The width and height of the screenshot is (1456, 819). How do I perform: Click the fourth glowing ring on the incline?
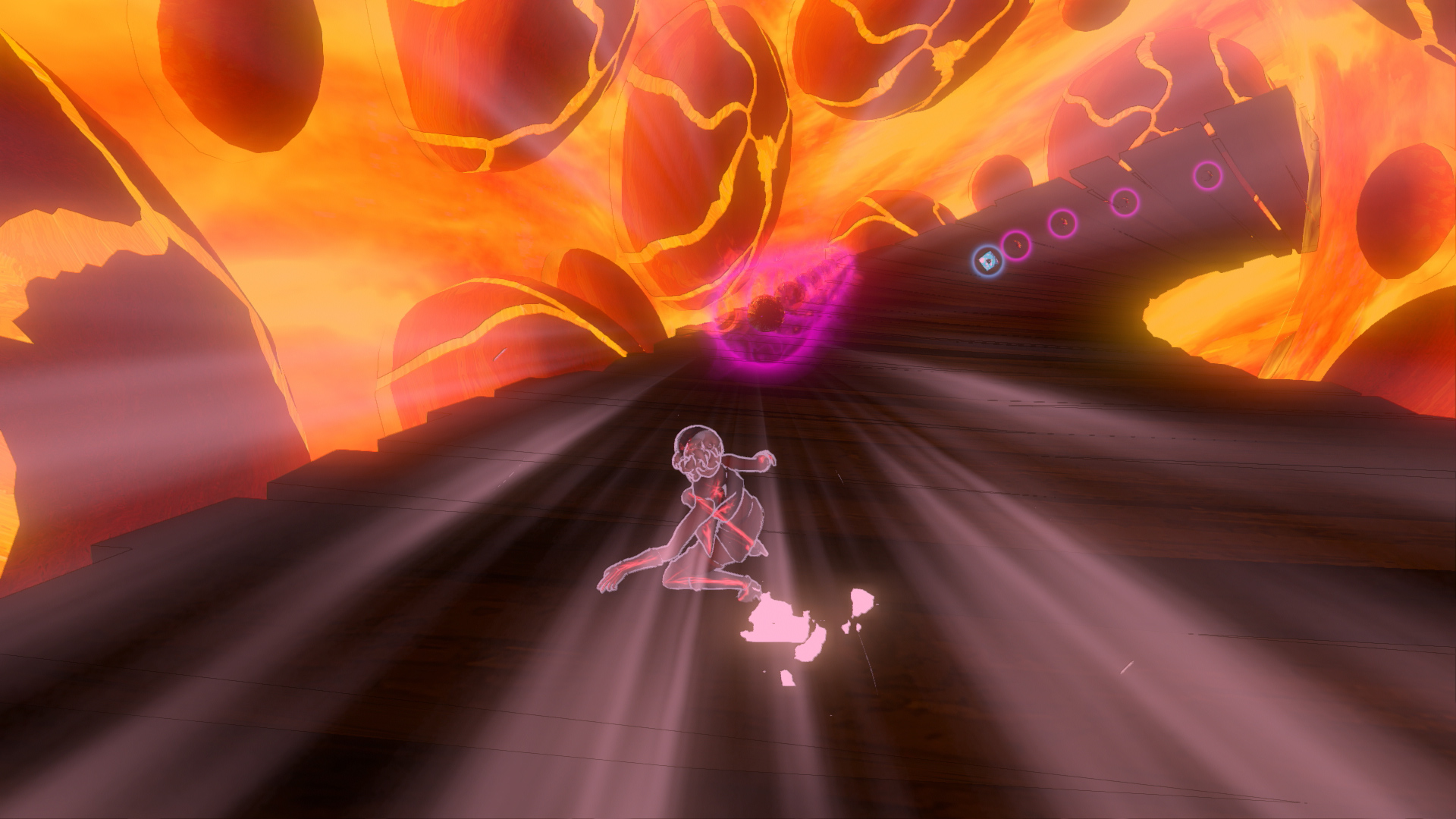tap(1207, 176)
